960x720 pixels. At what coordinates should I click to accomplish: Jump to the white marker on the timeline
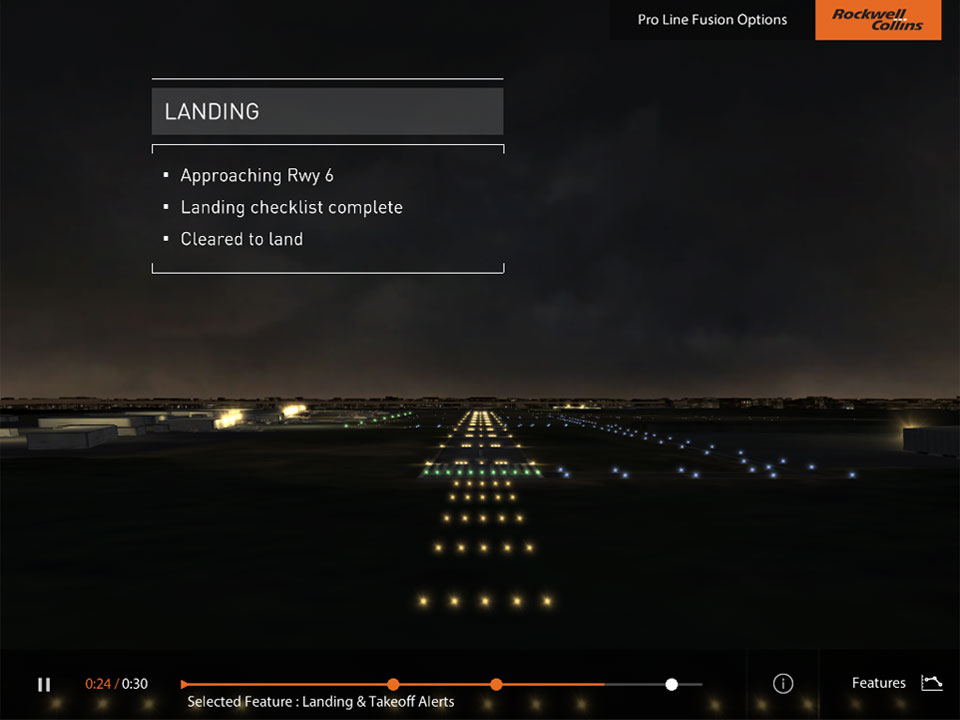click(672, 684)
